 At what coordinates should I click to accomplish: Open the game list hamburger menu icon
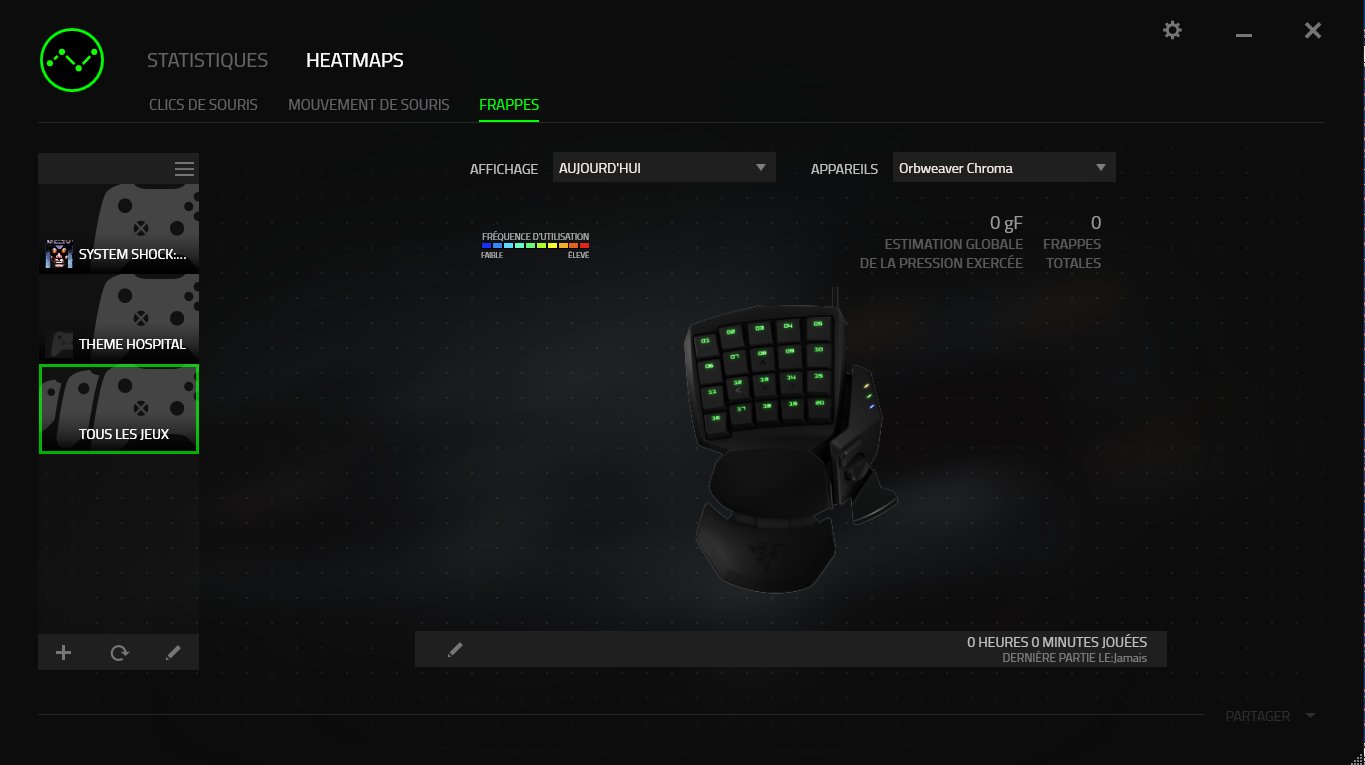pos(184,168)
